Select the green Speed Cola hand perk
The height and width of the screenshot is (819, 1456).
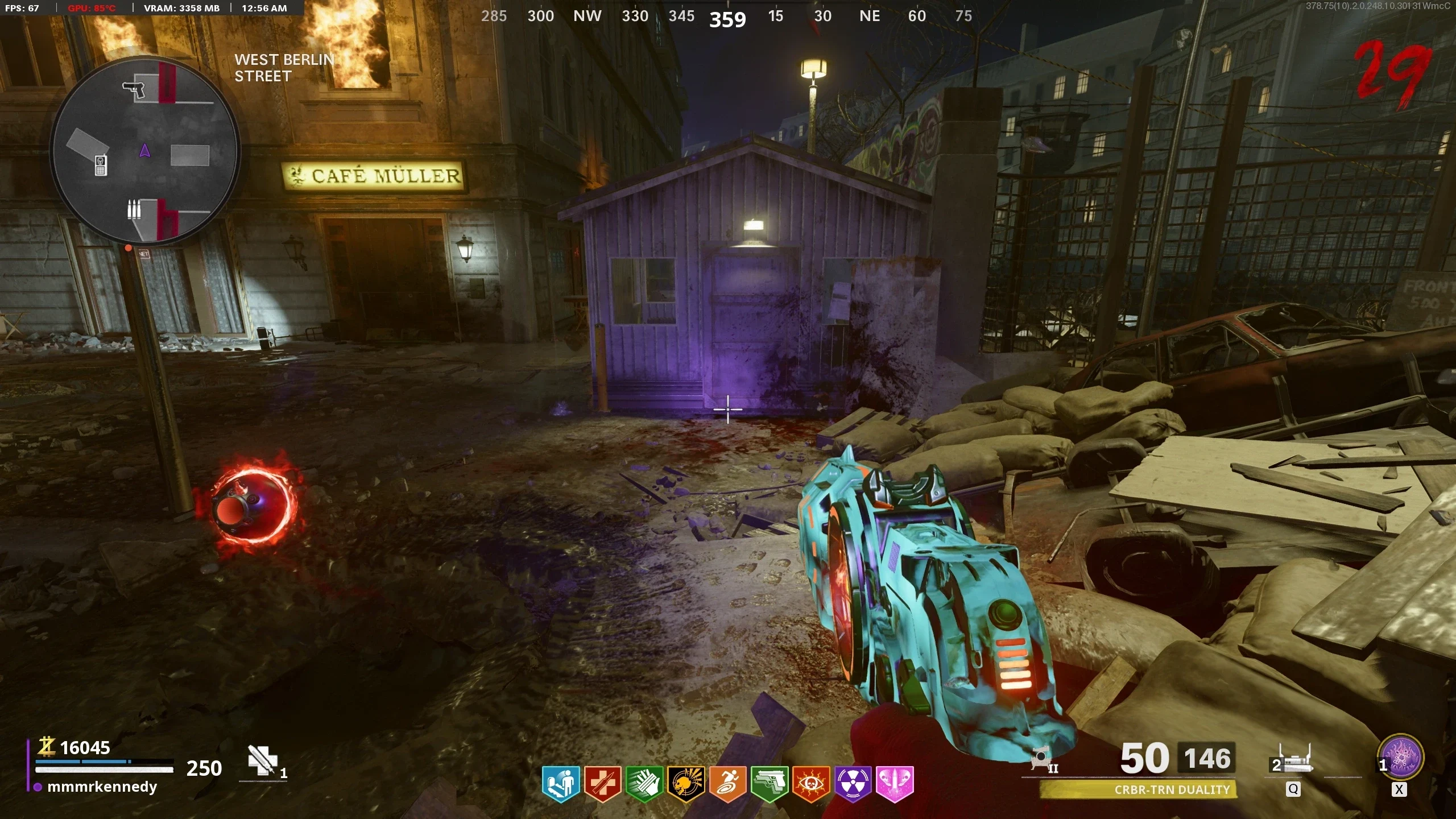pyautogui.click(x=644, y=784)
